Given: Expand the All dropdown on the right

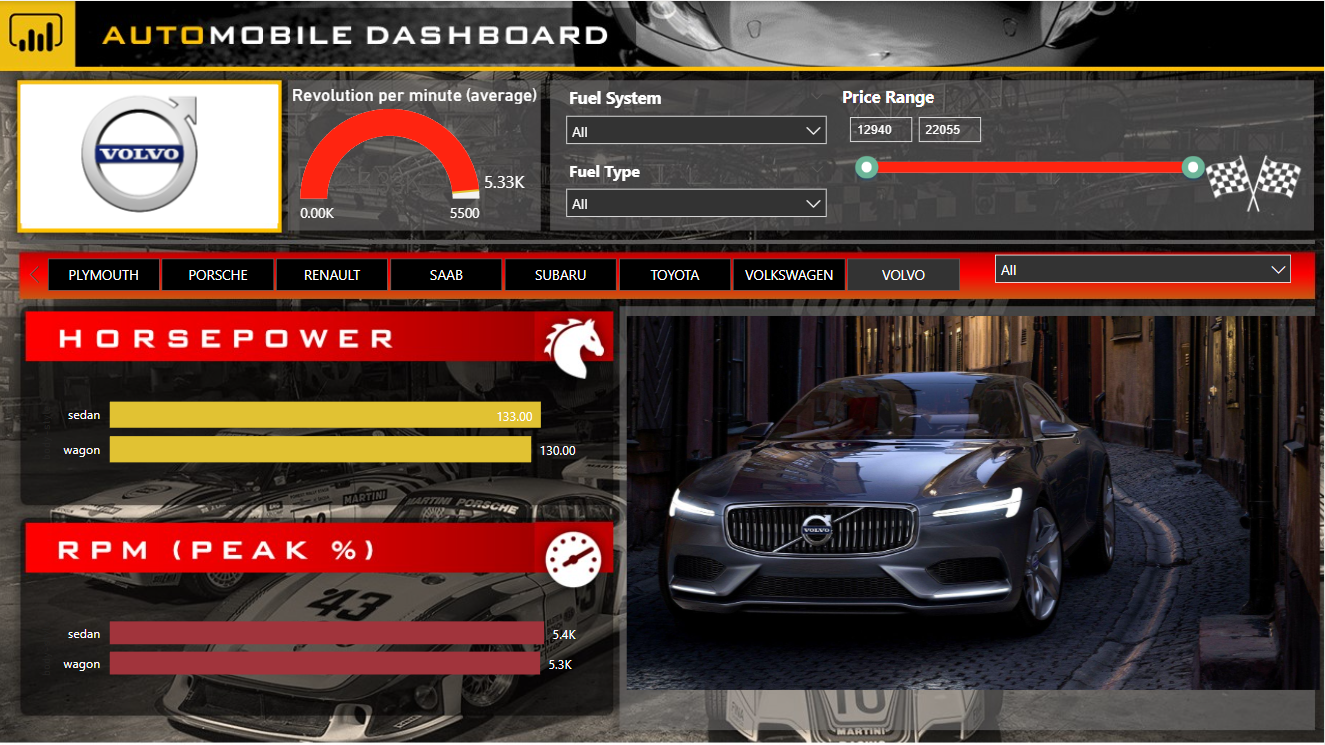Looking at the screenshot, I should coord(1142,268).
